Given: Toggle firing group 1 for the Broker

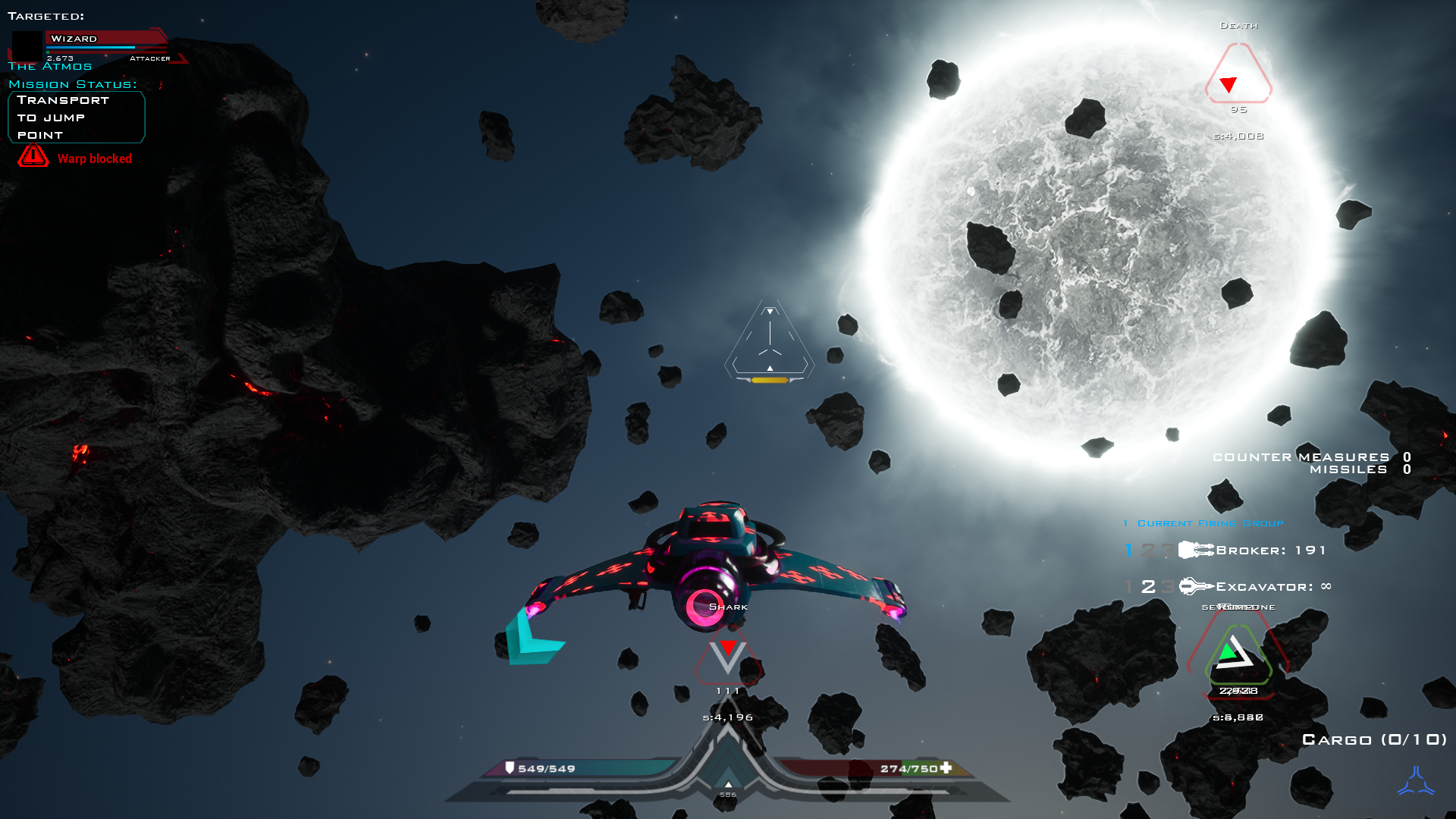Looking at the screenshot, I should pyautogui.click(x=1128, y=550).
